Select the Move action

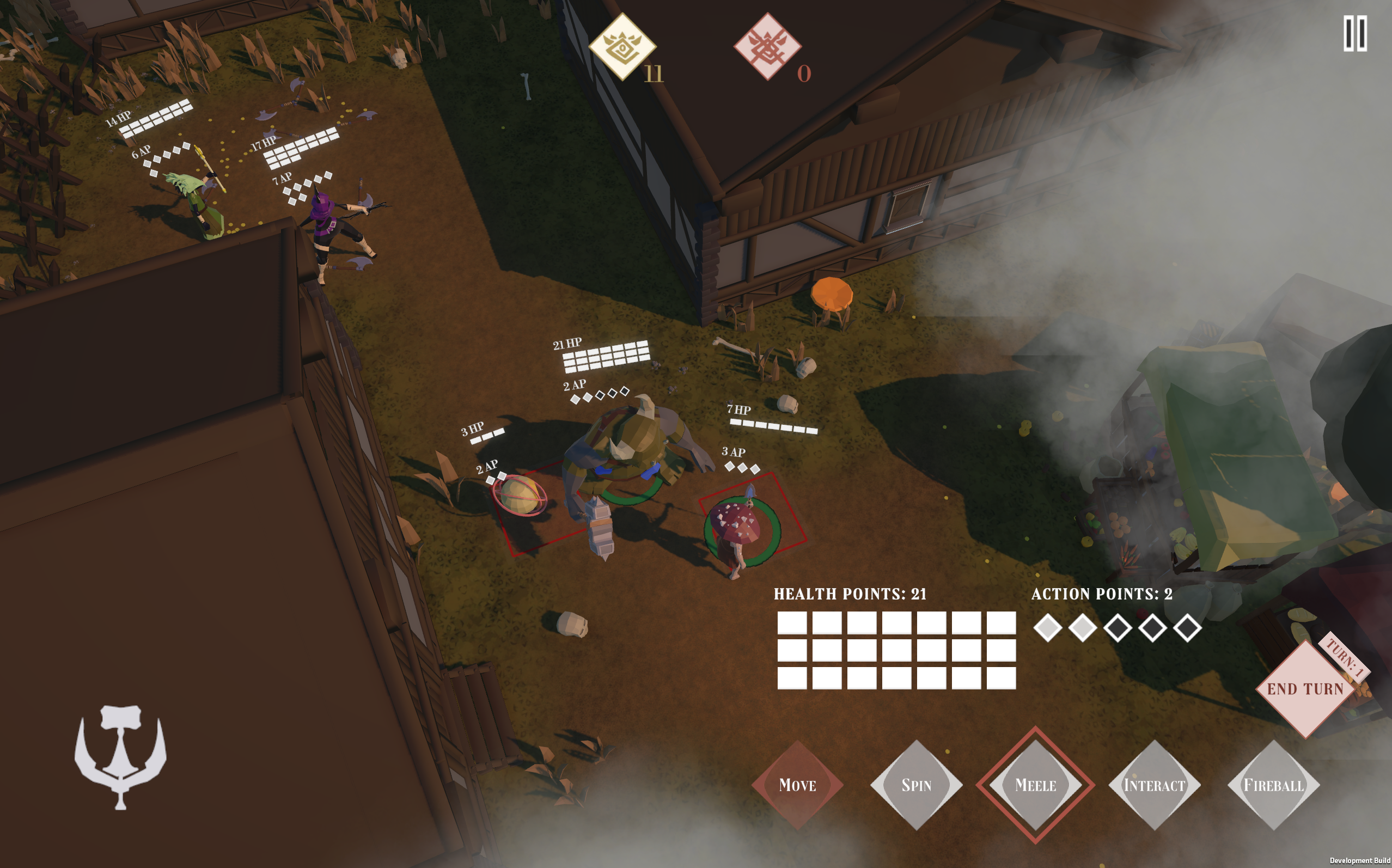[x=797, y=785]
